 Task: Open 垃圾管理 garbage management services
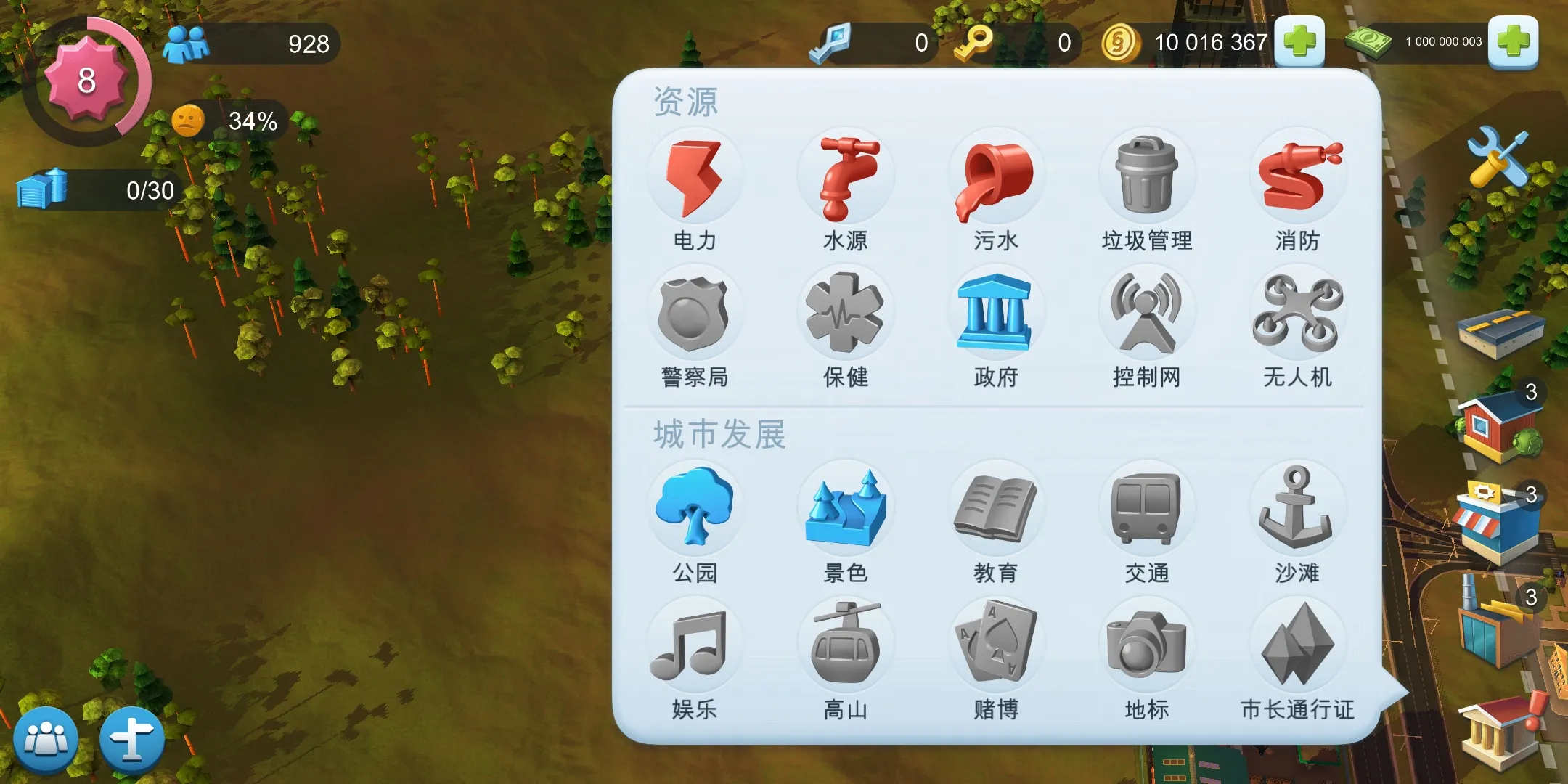[1147, 174]
